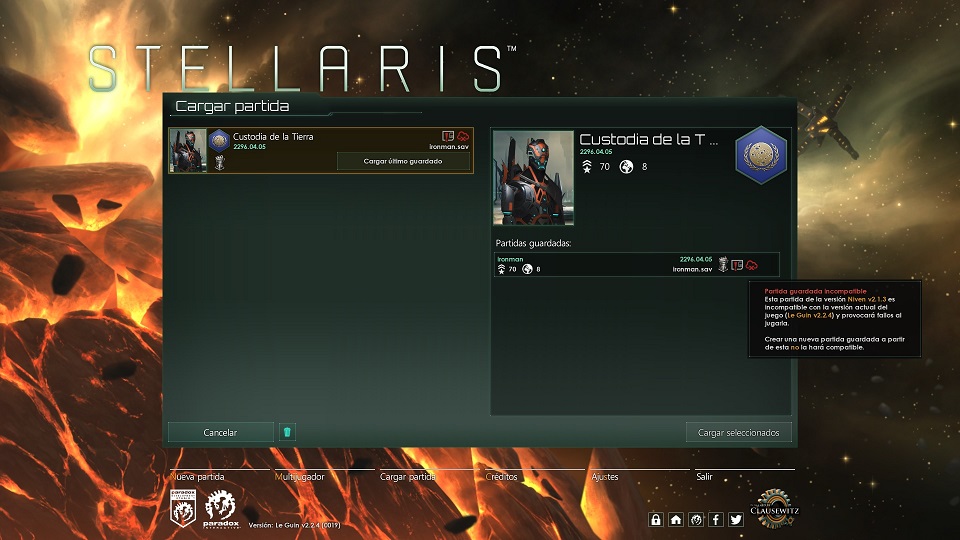Click the Paradox Interactive logo

(x=220, y=509)
